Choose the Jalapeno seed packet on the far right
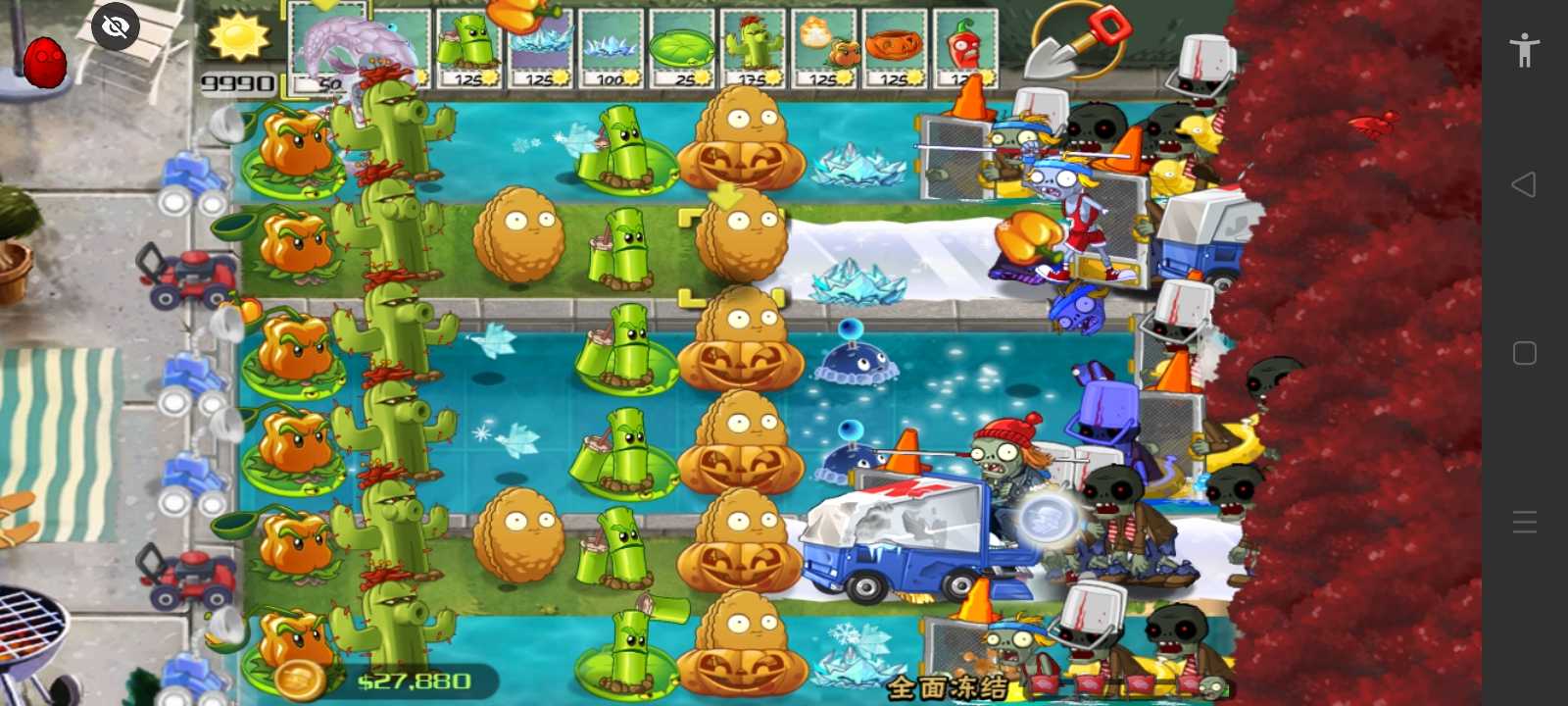Screen dimensions: 1568x706 click(965, 44)
